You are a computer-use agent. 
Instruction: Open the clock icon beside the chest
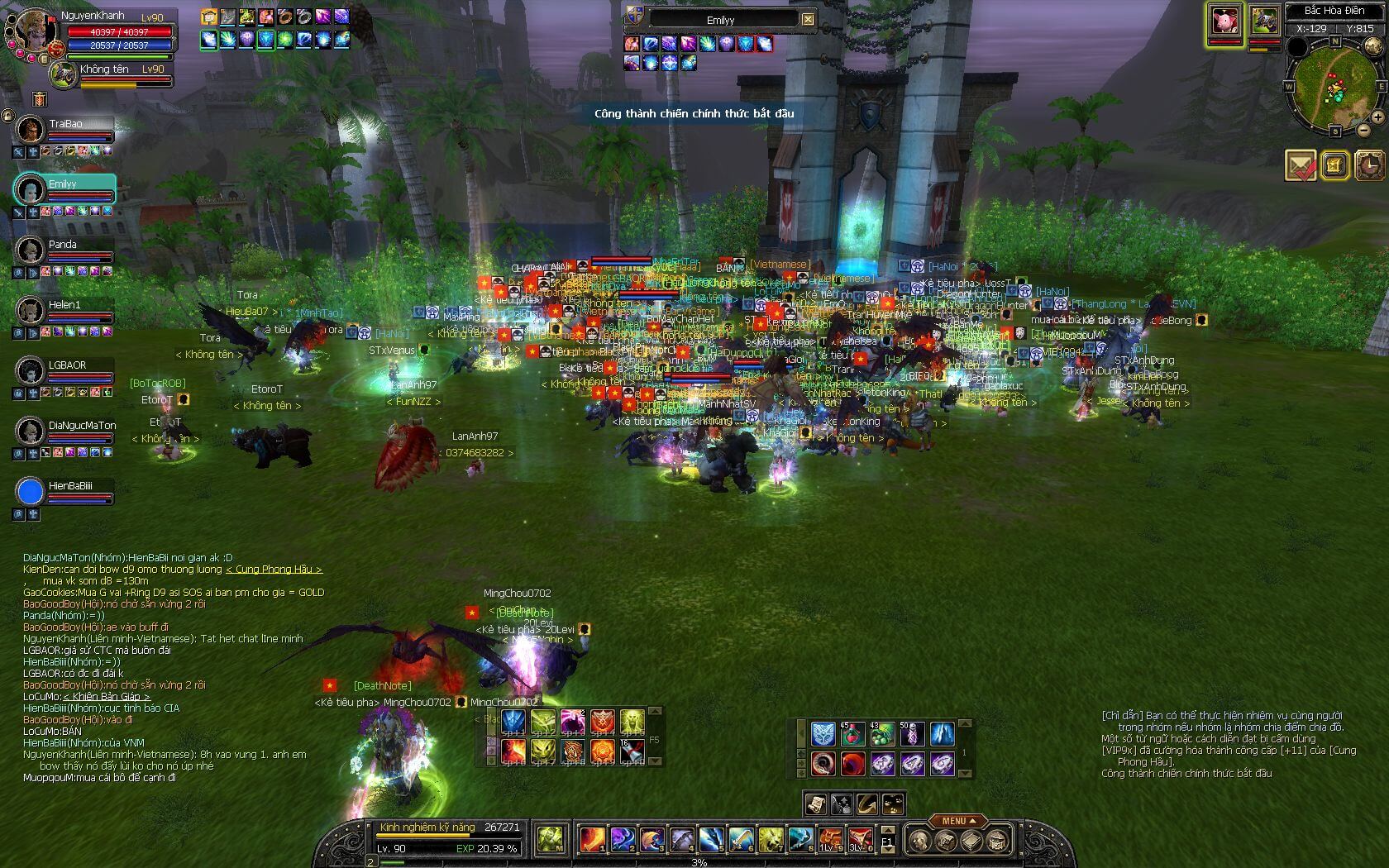coord(1369,165)
